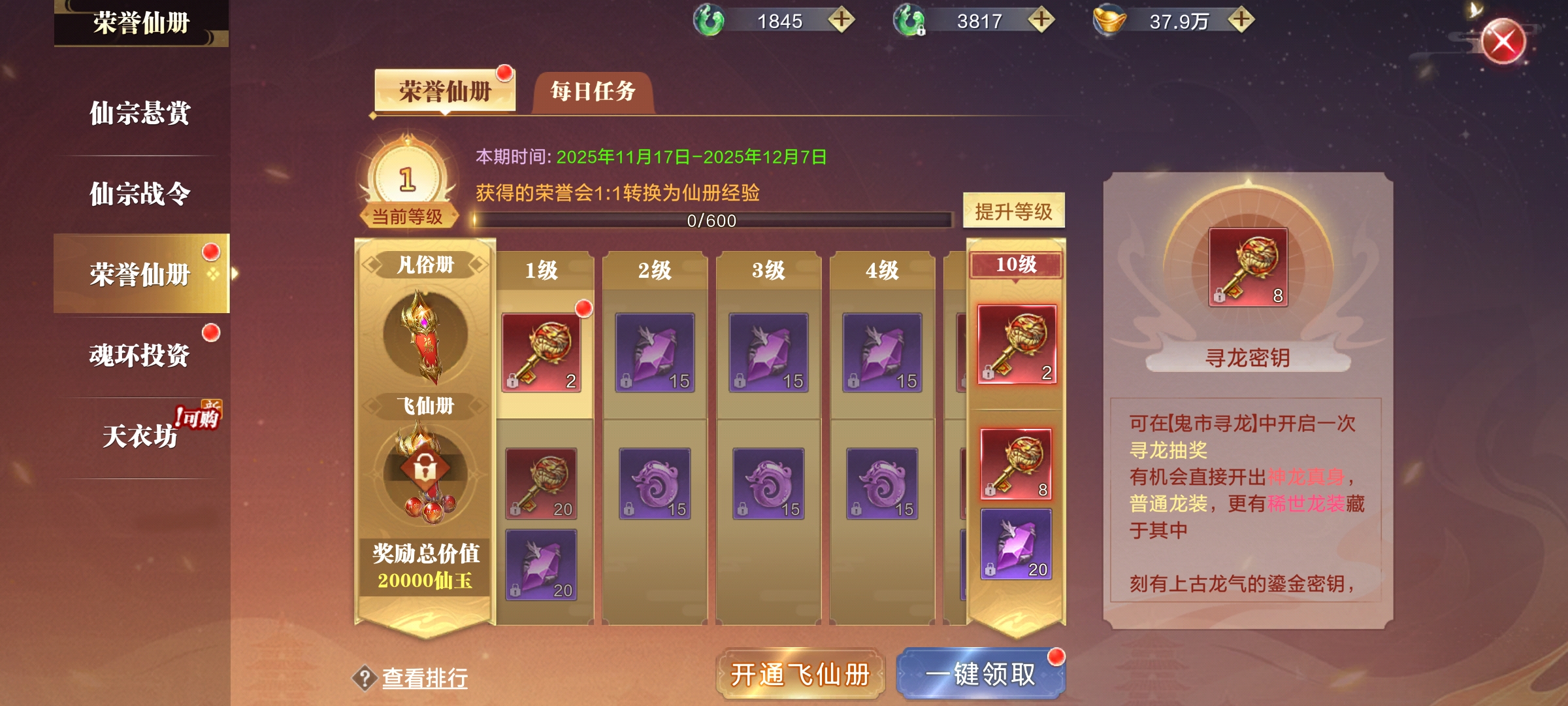The height and width of the screenshot is (706, 1568).
Task: Select the level 3 purple jade dragon reward
Action: click(768, 484)
